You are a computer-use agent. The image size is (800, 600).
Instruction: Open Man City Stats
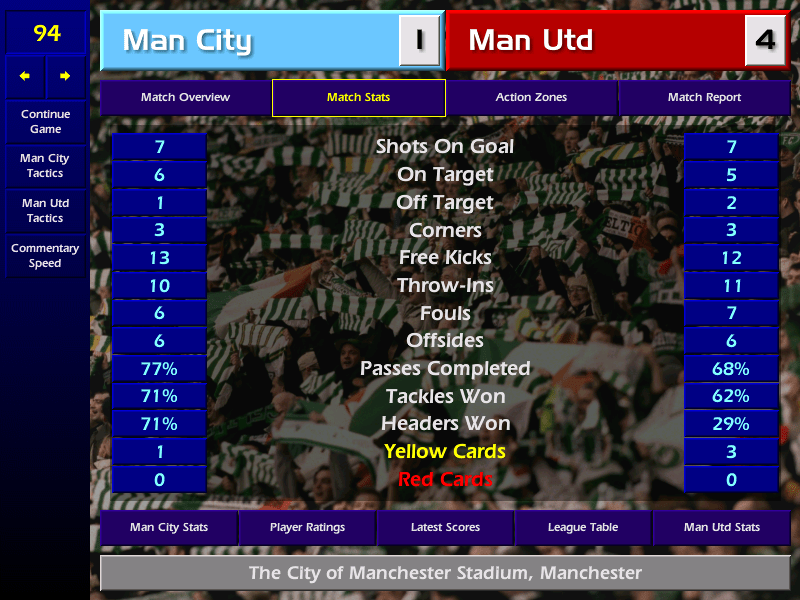168,527
